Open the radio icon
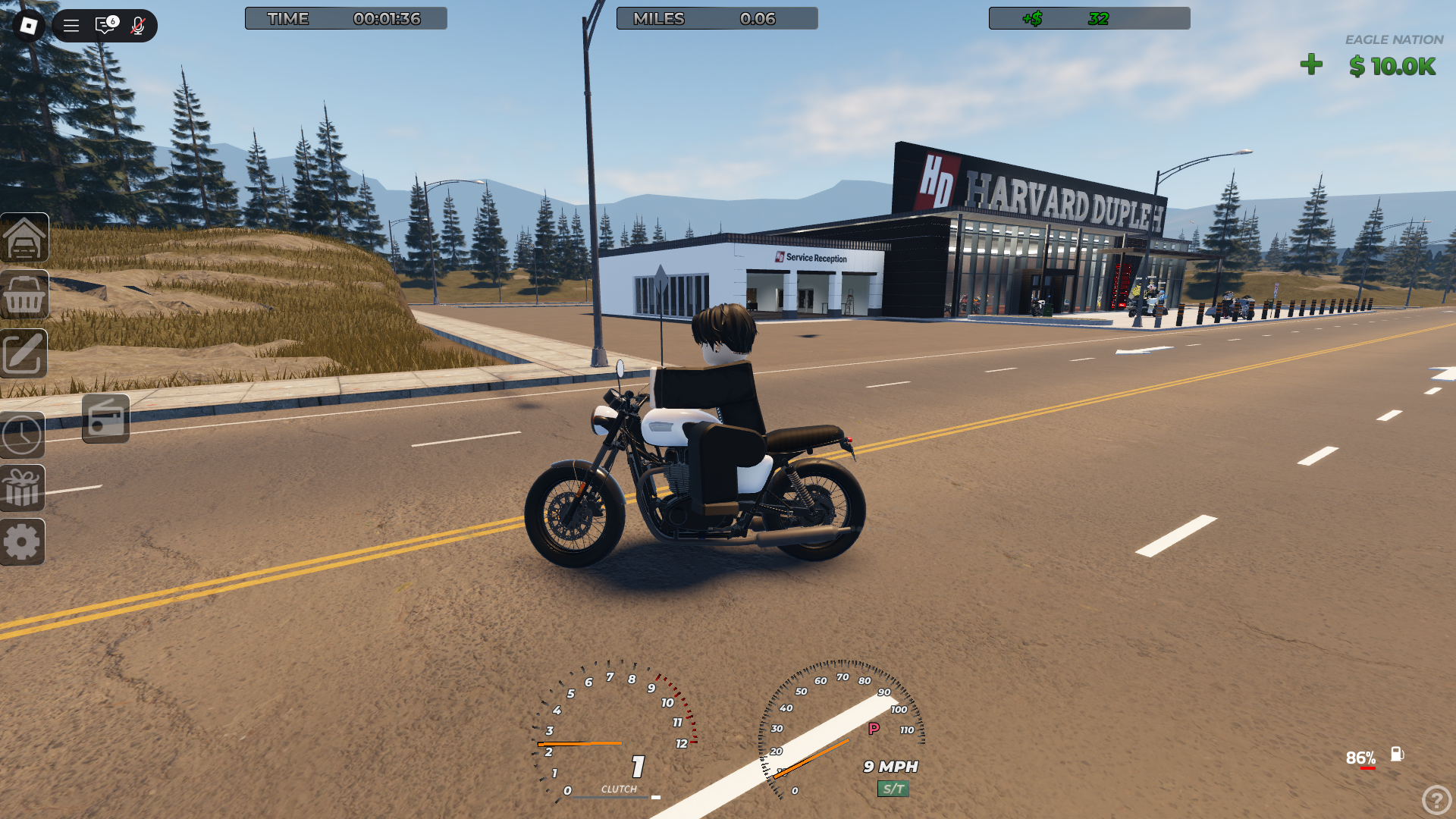The height and width of the screenshot is (819, 1456). [105, 419]
